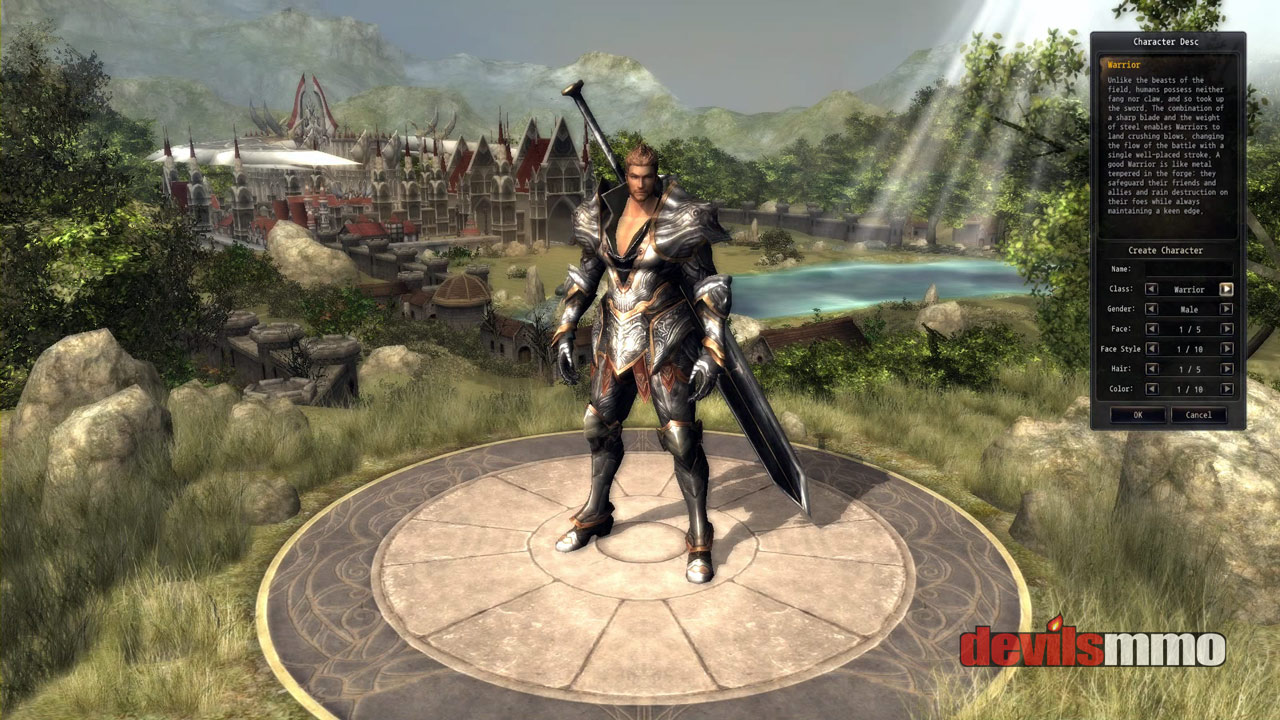Viewport: 1280px width, 720px height.
Task: Cycle to the previous Hair option
Action: pyautogui.click(x=1152, y=369)
